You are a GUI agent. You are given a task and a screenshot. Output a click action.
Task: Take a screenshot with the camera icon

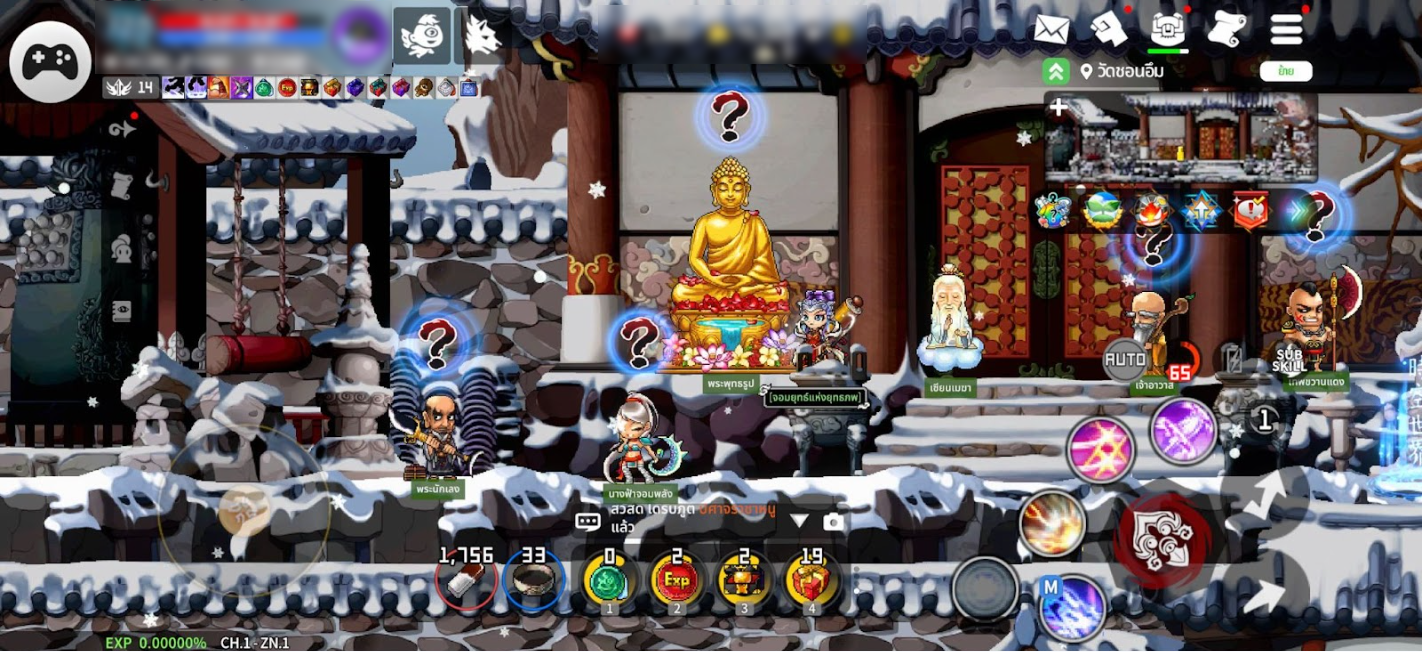[834, 521]
